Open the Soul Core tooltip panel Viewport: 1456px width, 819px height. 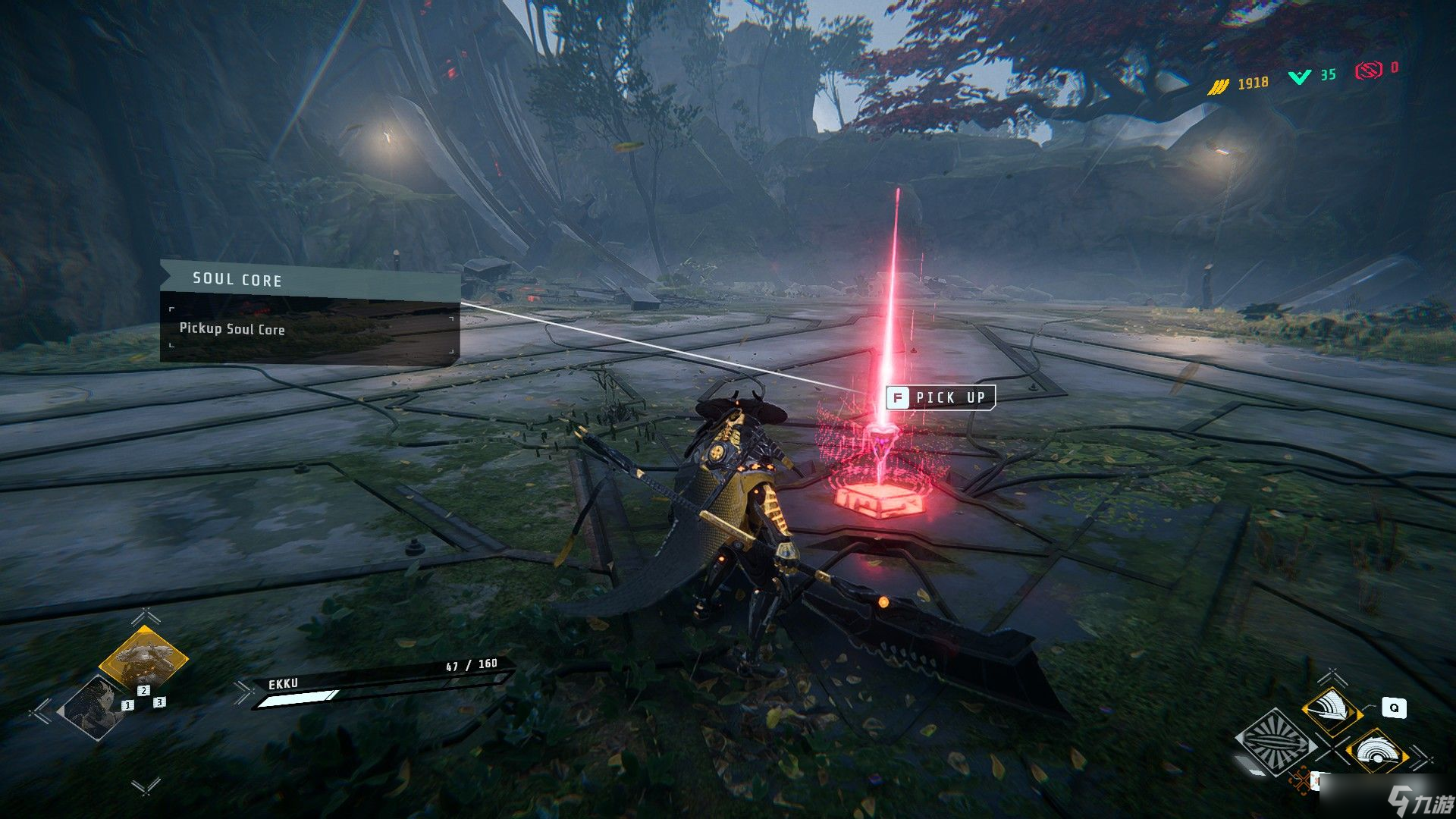pyautogui.click(x=309, y=313)
